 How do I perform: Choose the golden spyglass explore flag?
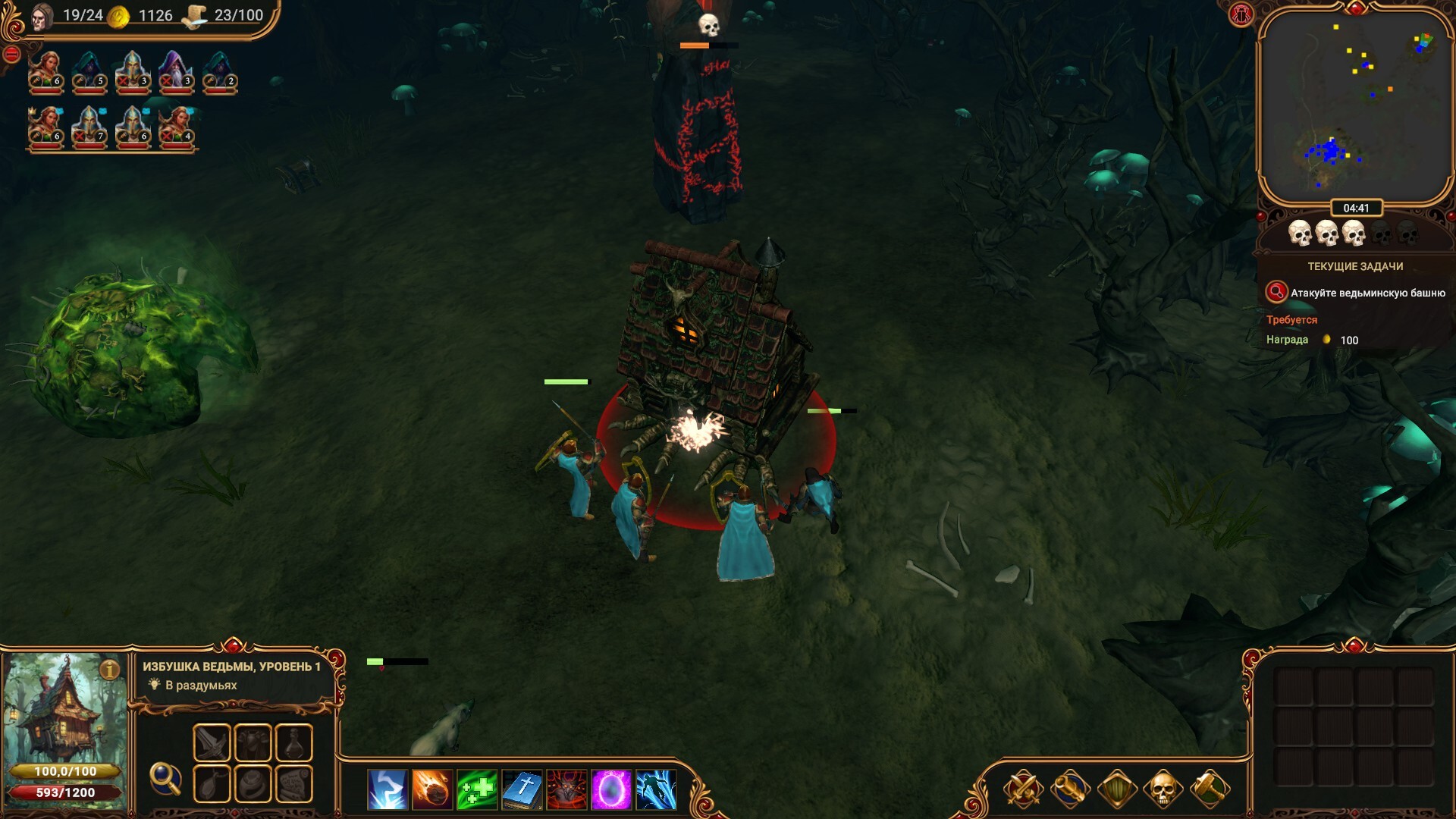tap(1069, 789)
